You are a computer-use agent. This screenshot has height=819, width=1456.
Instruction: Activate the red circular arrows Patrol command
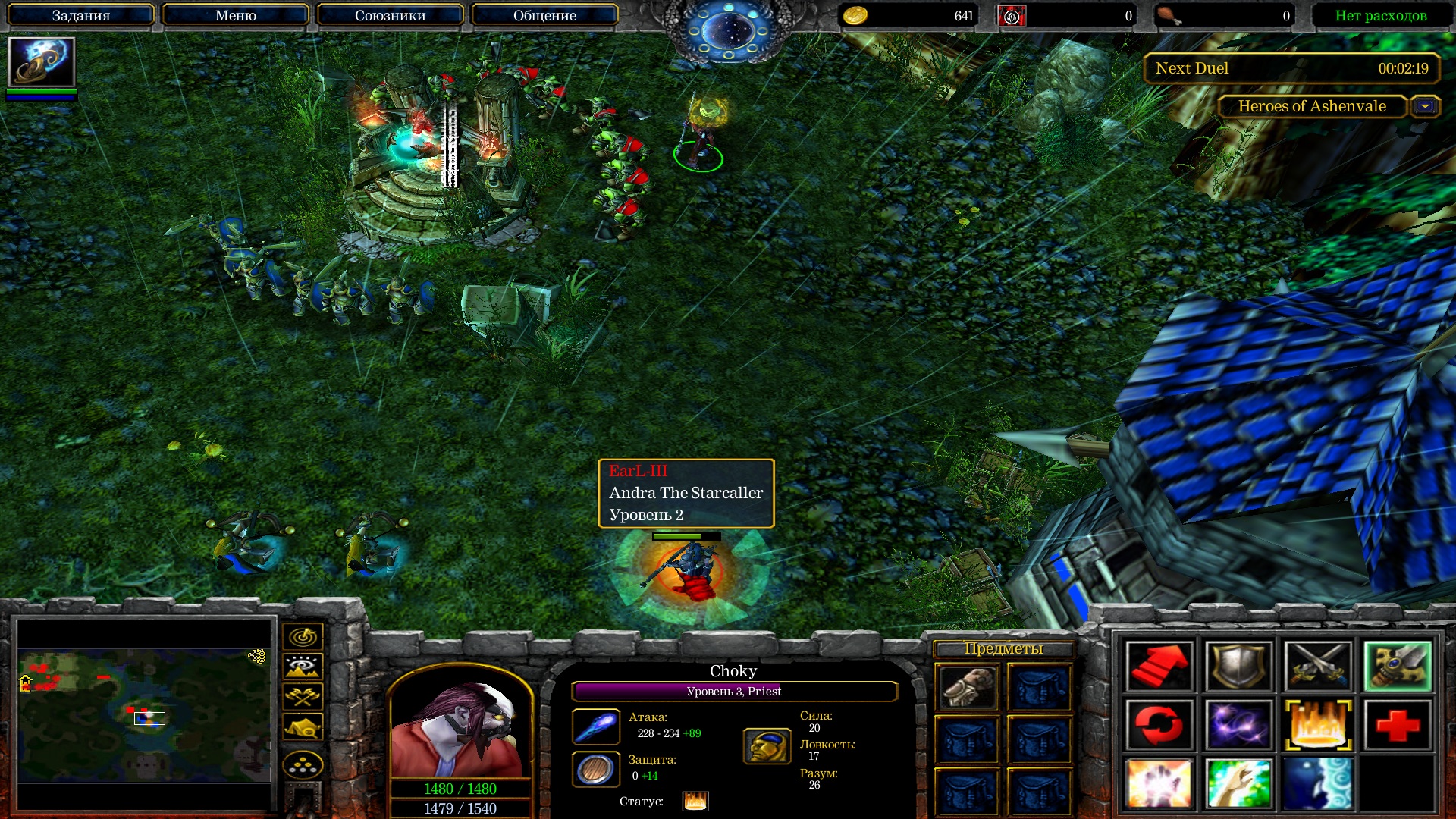pyautogui.click(x=1159, y=725)
